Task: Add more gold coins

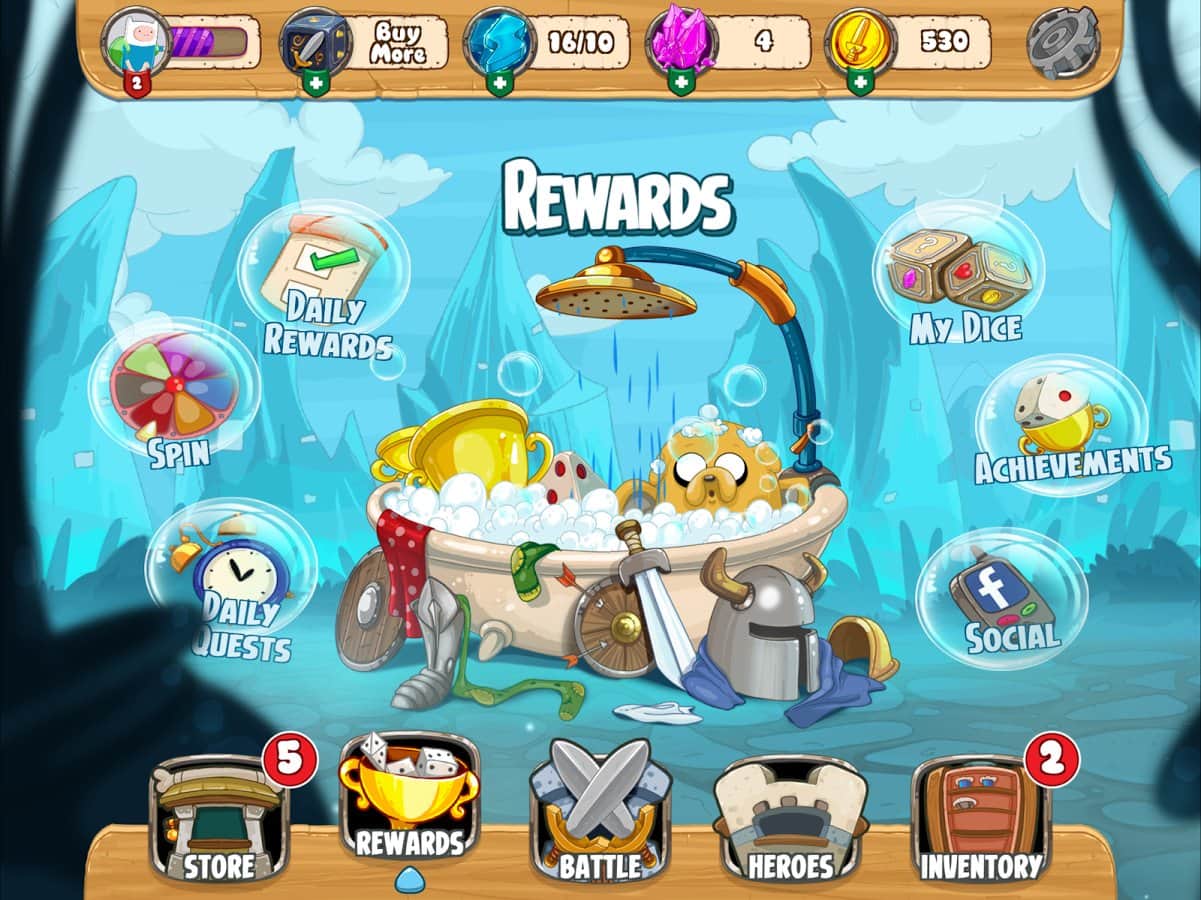Action: coord(859,84)
